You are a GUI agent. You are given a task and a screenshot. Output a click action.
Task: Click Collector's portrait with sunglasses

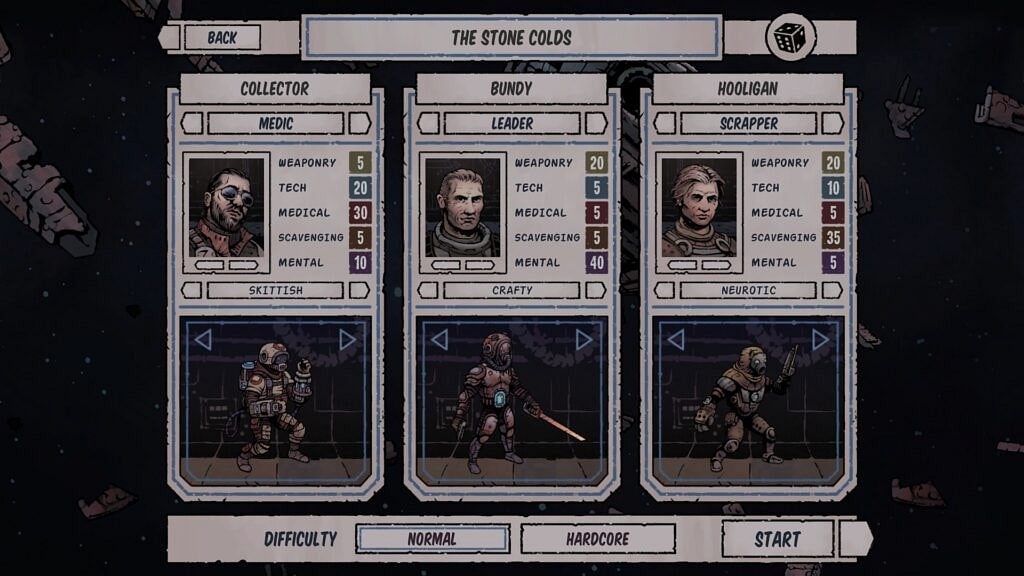226,208
